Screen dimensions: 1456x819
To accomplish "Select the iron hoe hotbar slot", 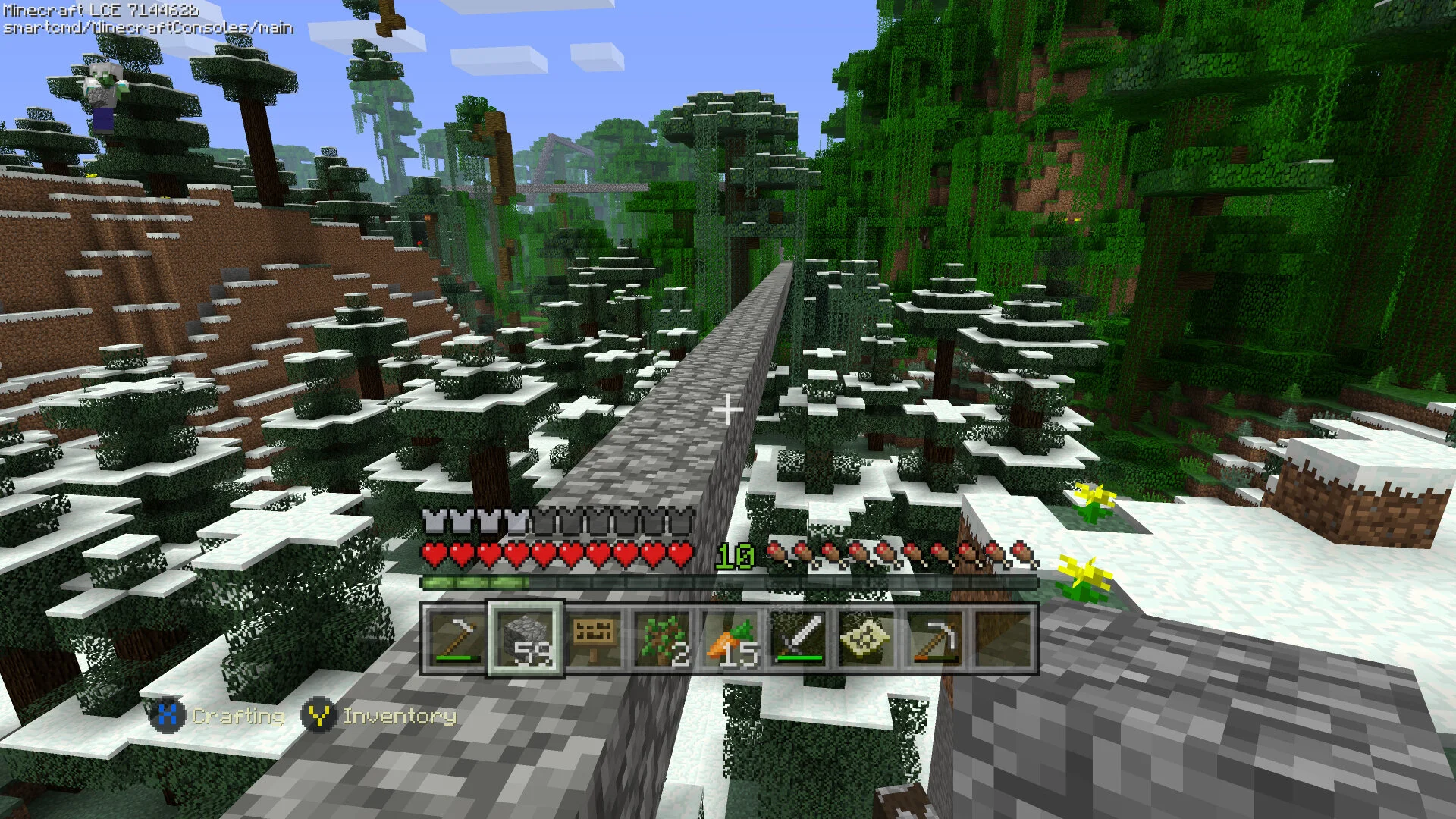I will (x=455, y=639).
